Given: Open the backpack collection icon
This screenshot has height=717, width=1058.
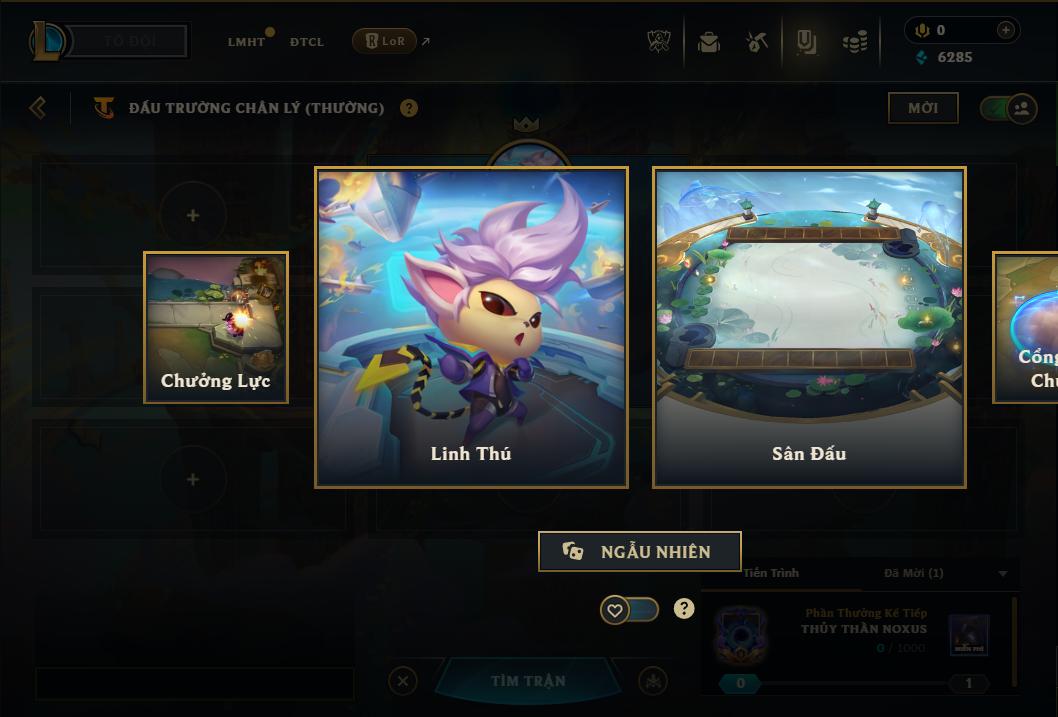Looking at the screenshot, I should pos(709,42).
